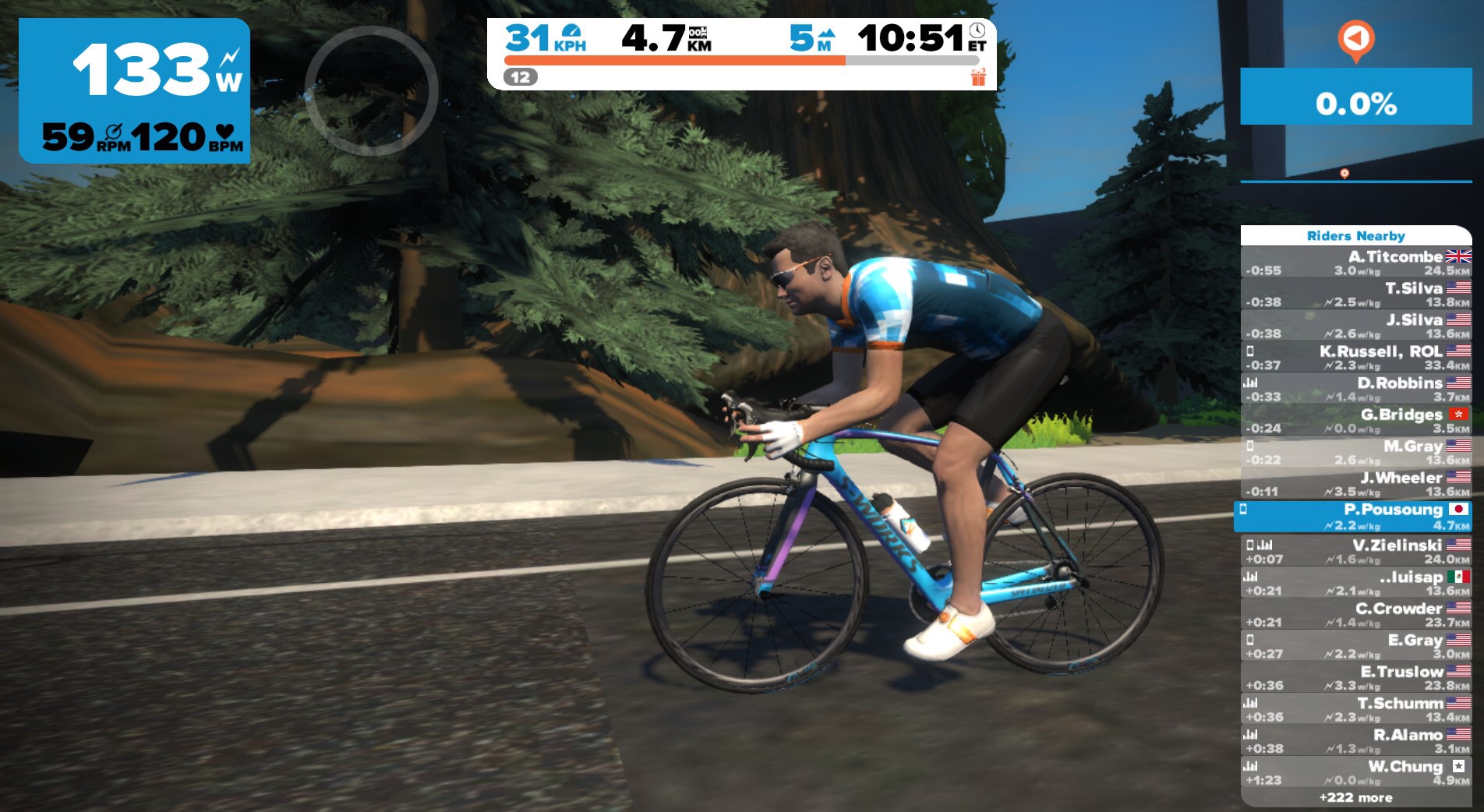View rider C.Crowder
1484x812 pixels.
tap(1356, 614)
